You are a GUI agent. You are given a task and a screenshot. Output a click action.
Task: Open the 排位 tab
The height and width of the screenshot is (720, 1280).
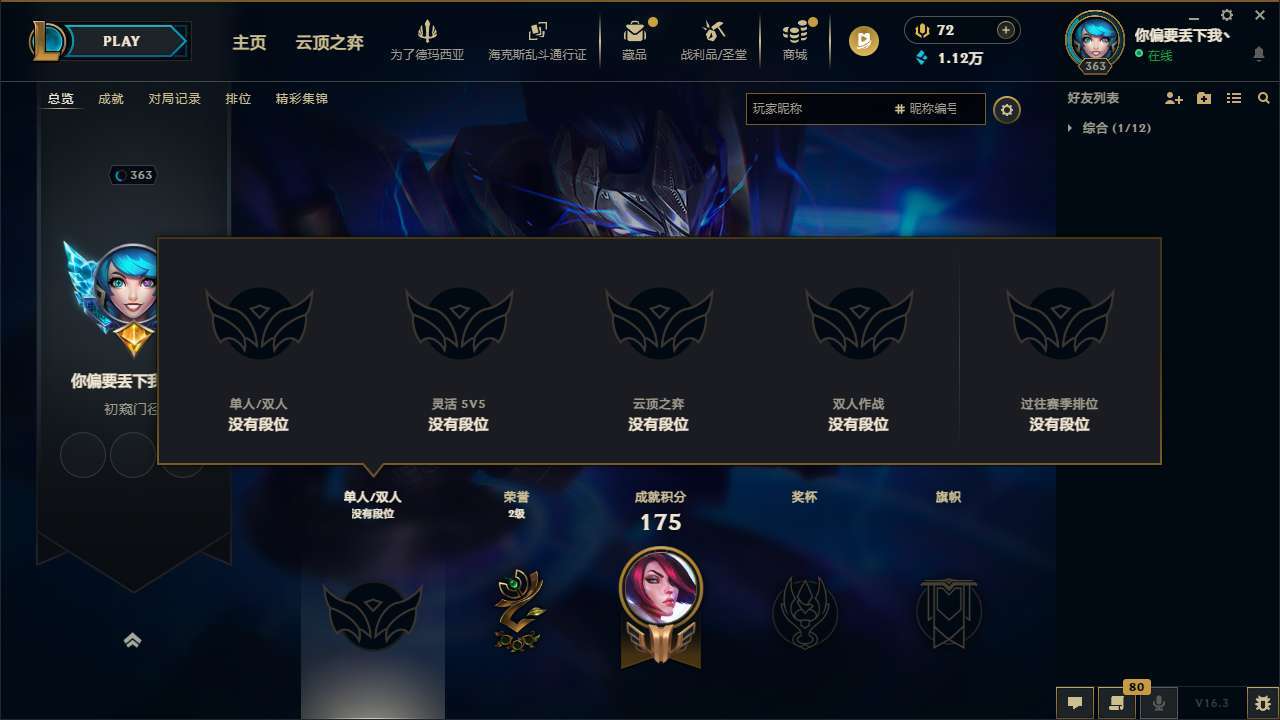[238, 98]
